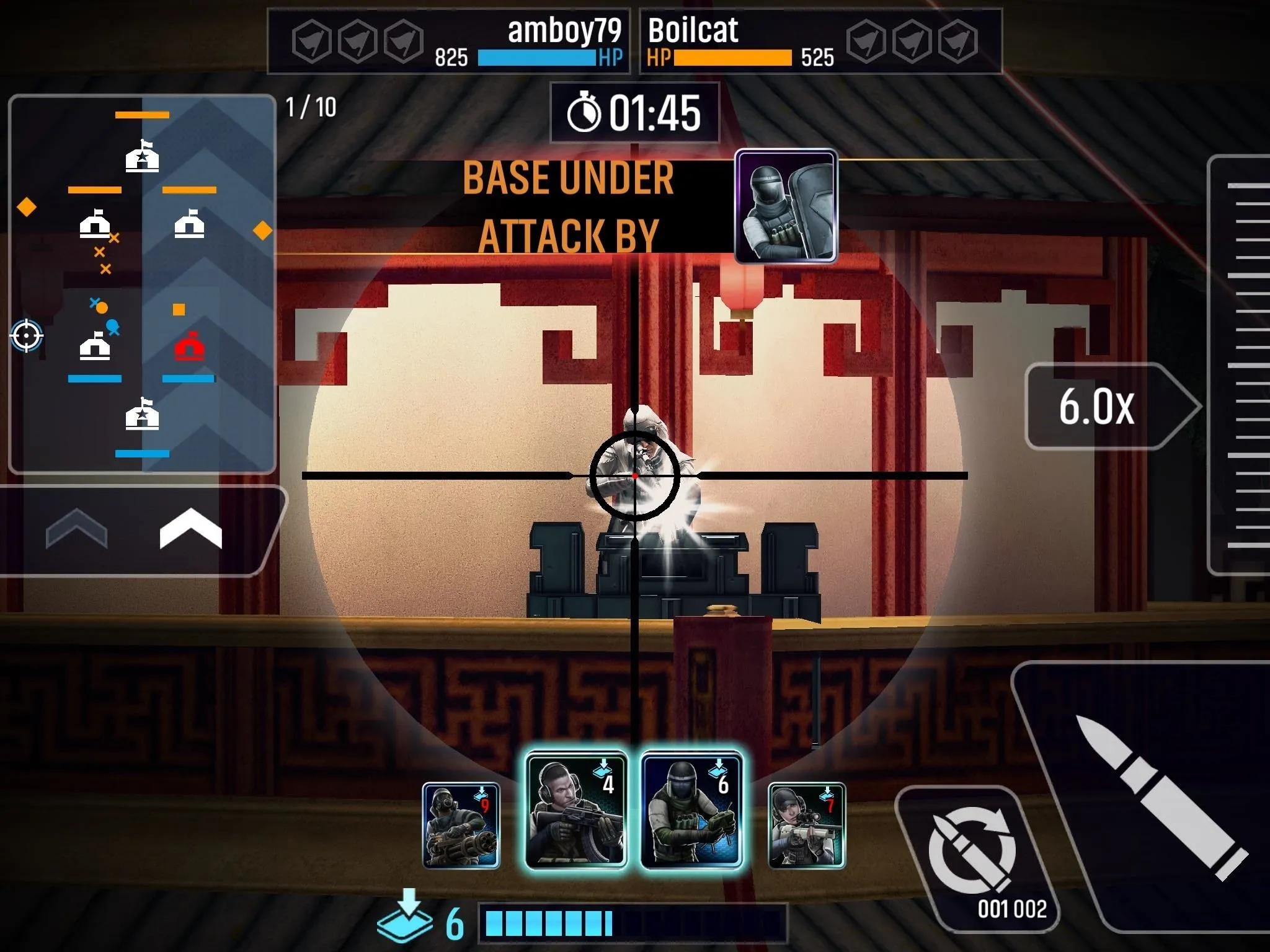
Task: Select the red base under attack on minimap
Action: pyautogui.click(x=189, y=346)
